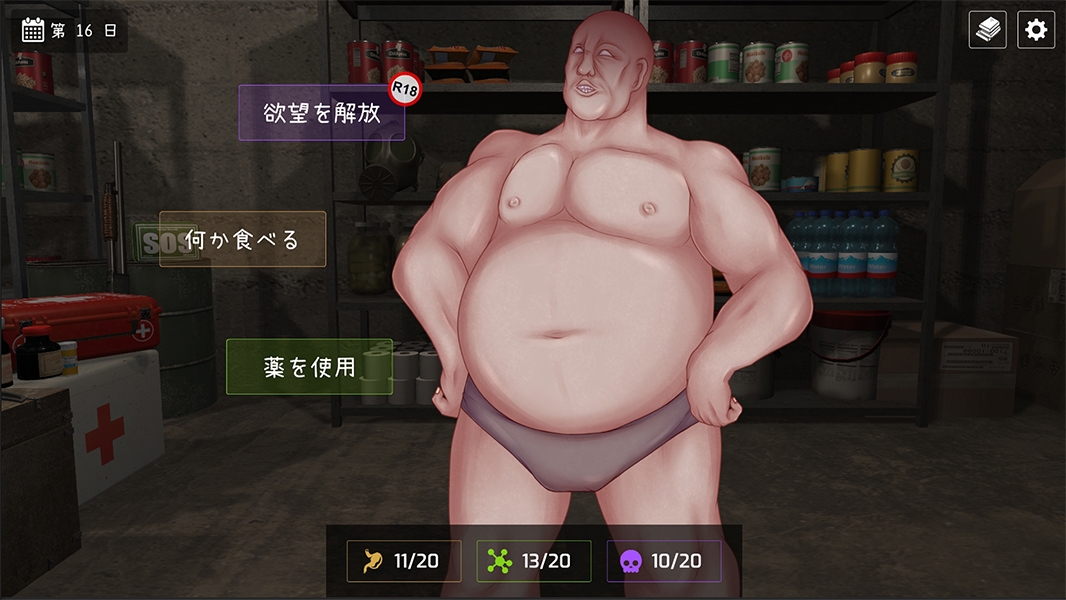Select the 欲望を解放 option
Screen dimensions: 1066x600
click(x=322, y=113)
